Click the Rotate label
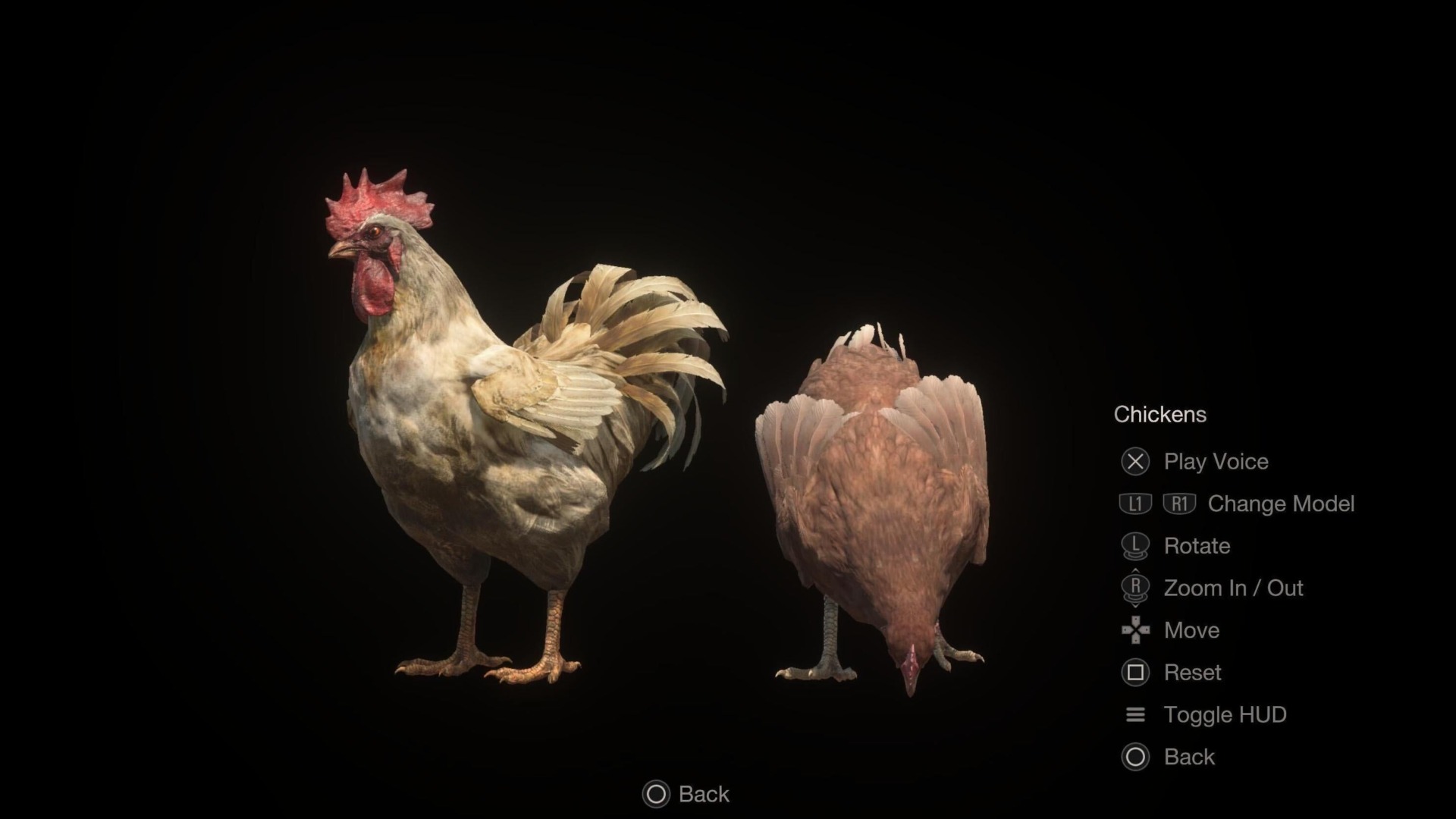This screenshot has width=1456, height=819. point(1197,546)
